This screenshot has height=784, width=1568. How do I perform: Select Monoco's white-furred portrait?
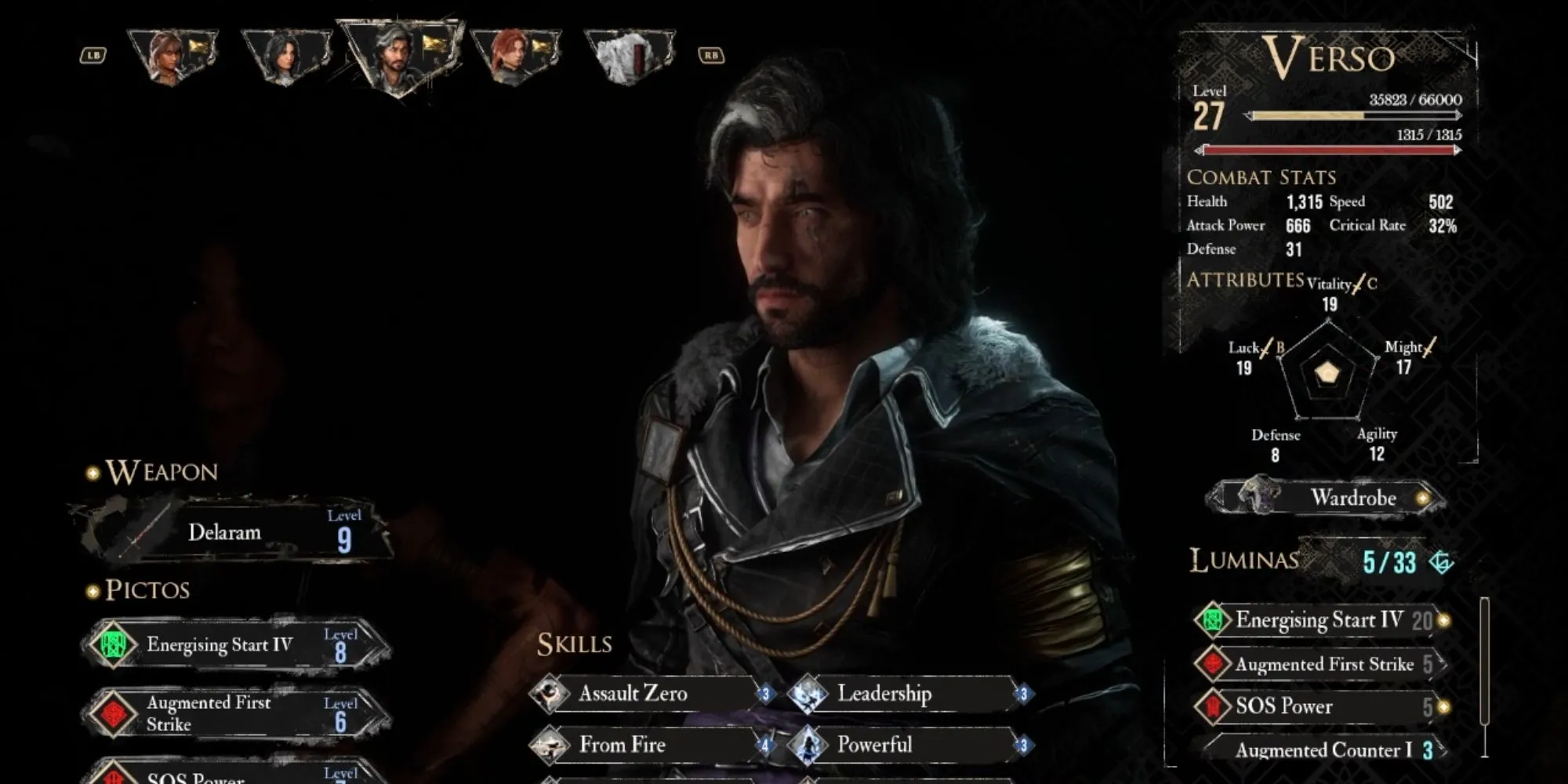click(630, 56)
